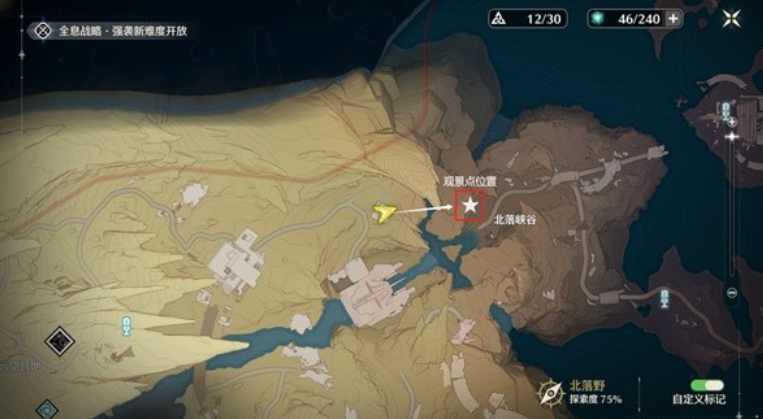Add more Waveplates with the plus button
This screenshot has width=763, height=419.
673,18
